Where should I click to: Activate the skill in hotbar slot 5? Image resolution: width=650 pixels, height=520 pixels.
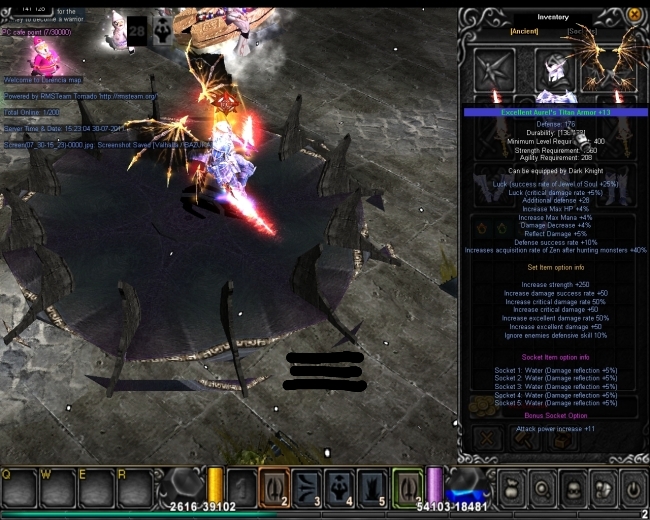(372, 487)
